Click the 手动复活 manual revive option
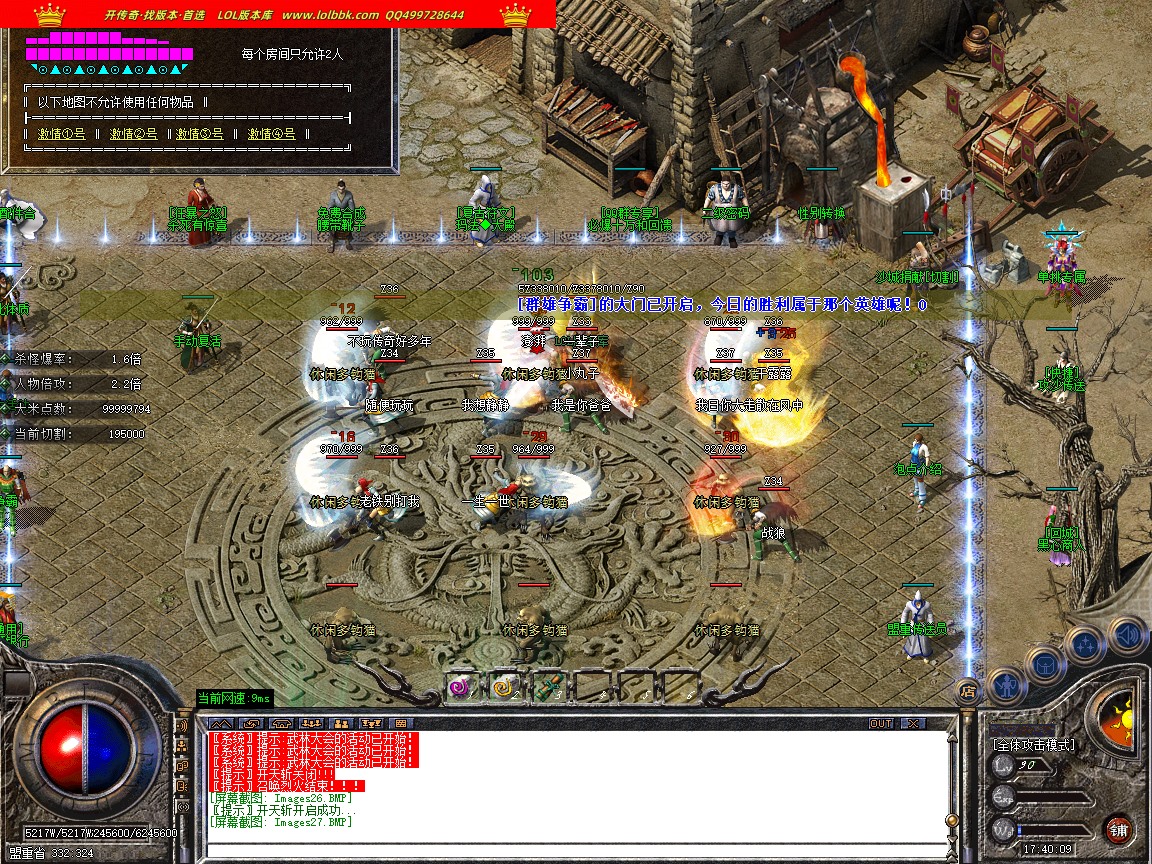1152x864 pixels. (196, 340)
